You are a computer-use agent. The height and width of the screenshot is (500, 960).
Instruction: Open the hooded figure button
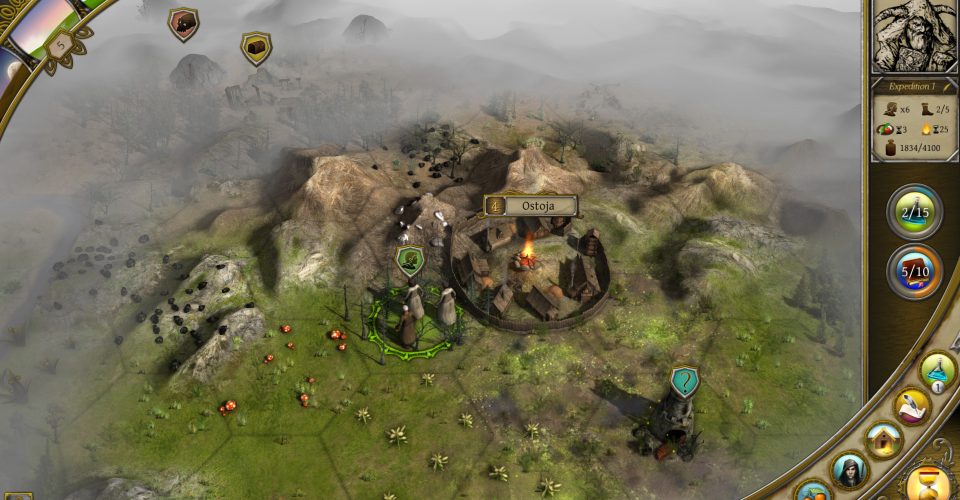849,469
